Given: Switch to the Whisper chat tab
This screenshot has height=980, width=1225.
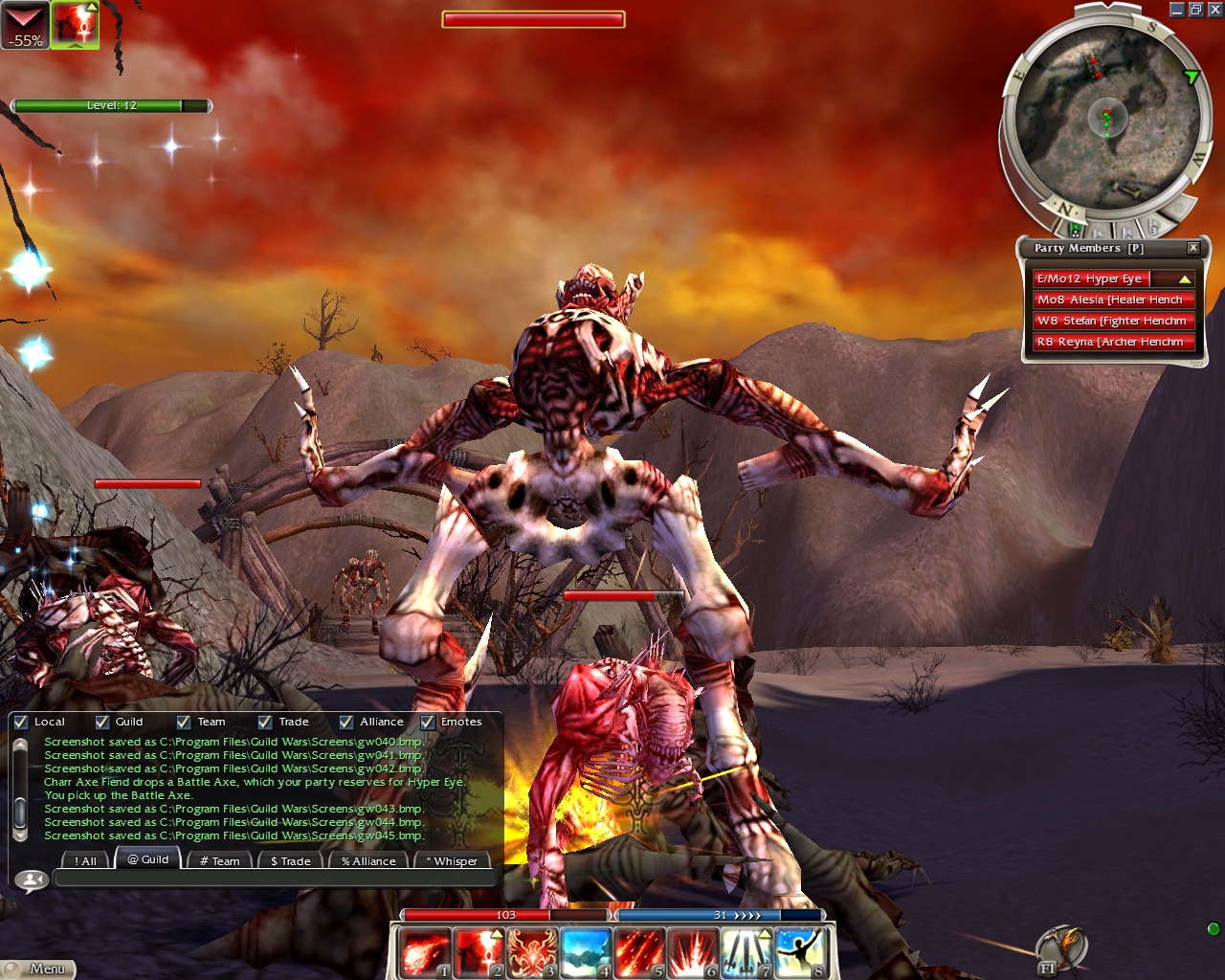Looking at the screenshot, I should point(451,860).
